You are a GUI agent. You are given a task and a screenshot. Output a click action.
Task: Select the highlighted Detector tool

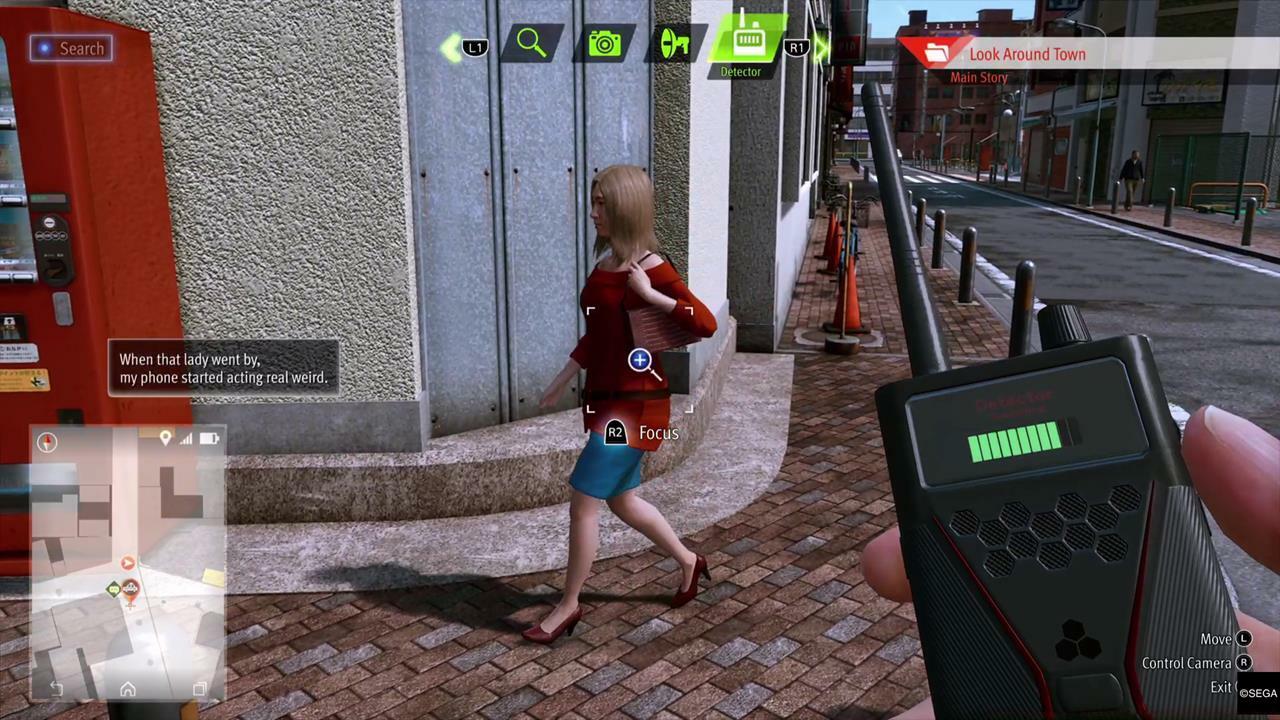click(745, 42)
